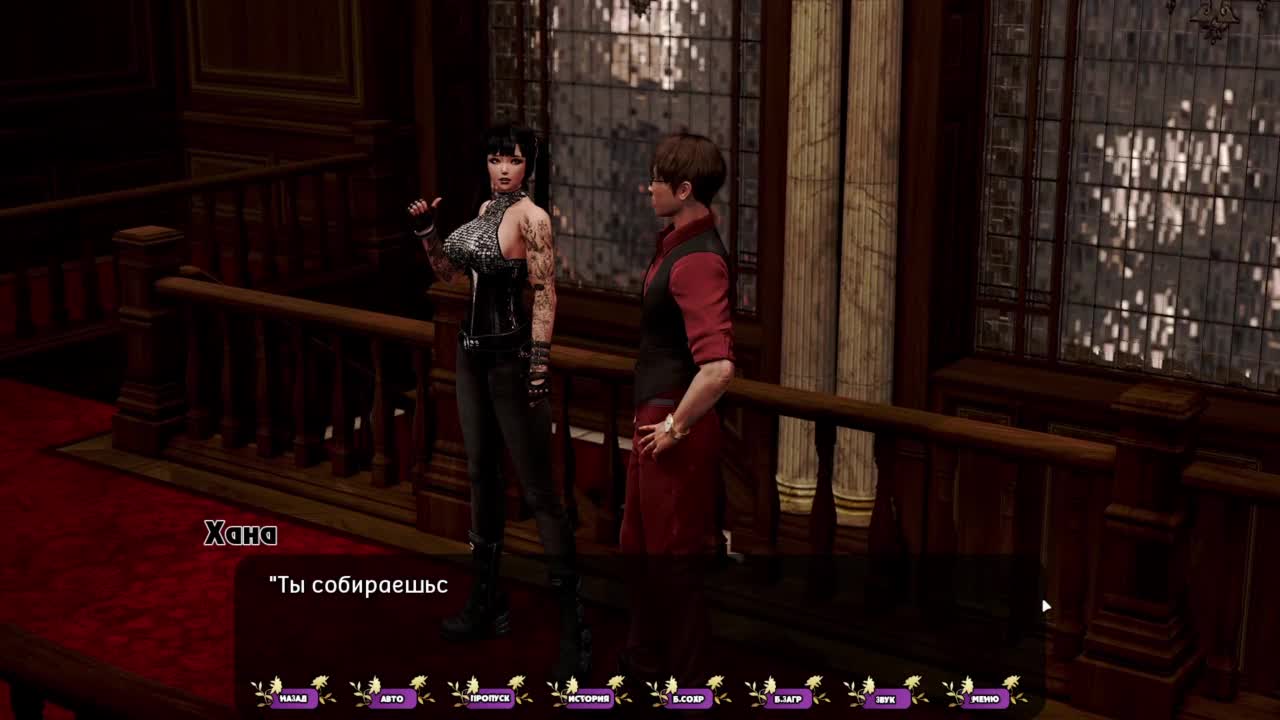Screen dimensions: 1280x720
Task: Enable auto-advance with АВТО
Action: (392, 698)
